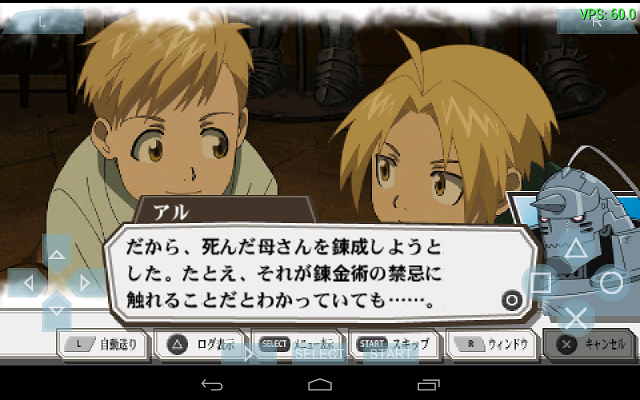Screen dimensions: 640x400
Task: Tap the translucent cross overlay button
Action: point(576,317)
